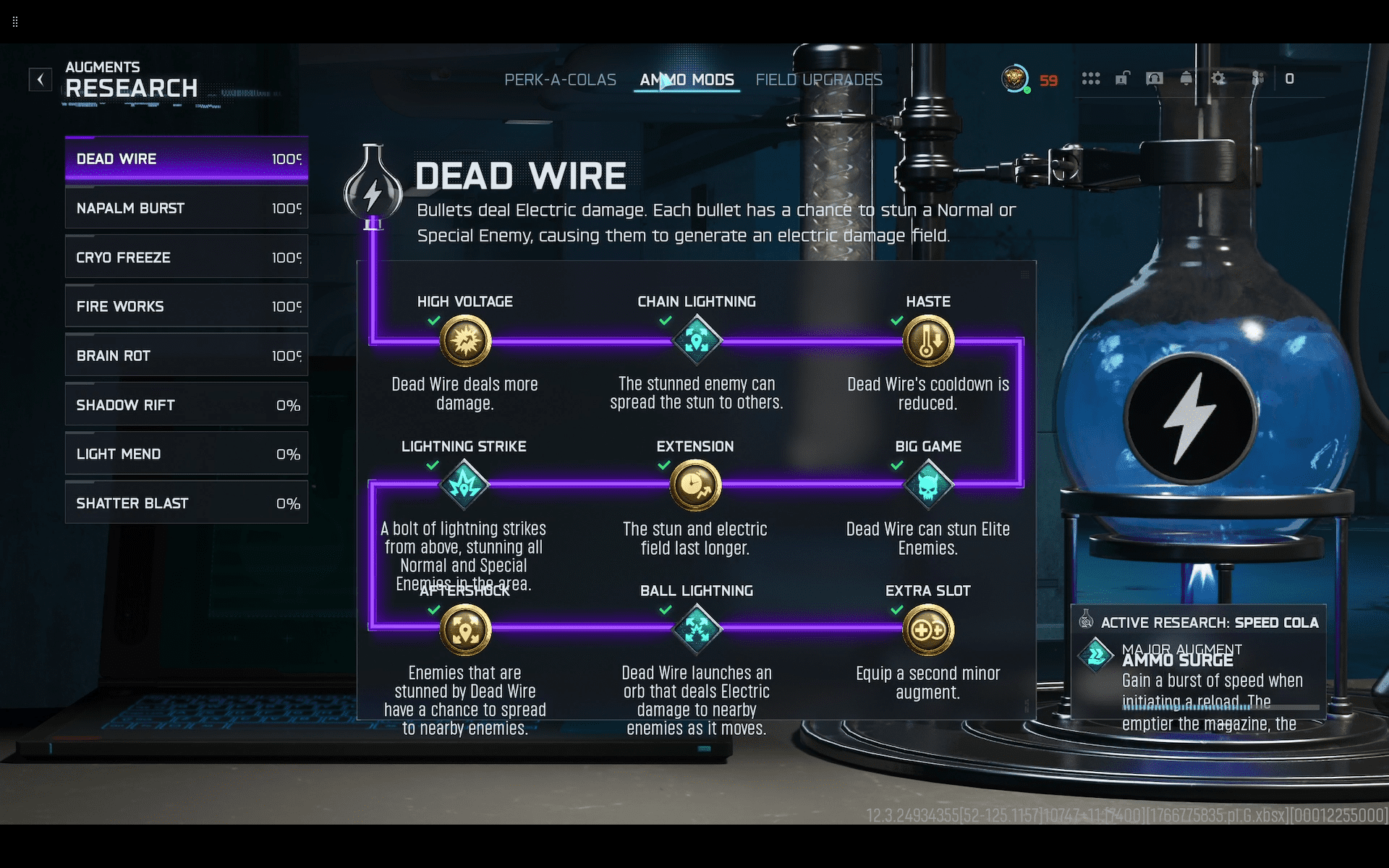Open the settings gear icon

[1218, 79]
